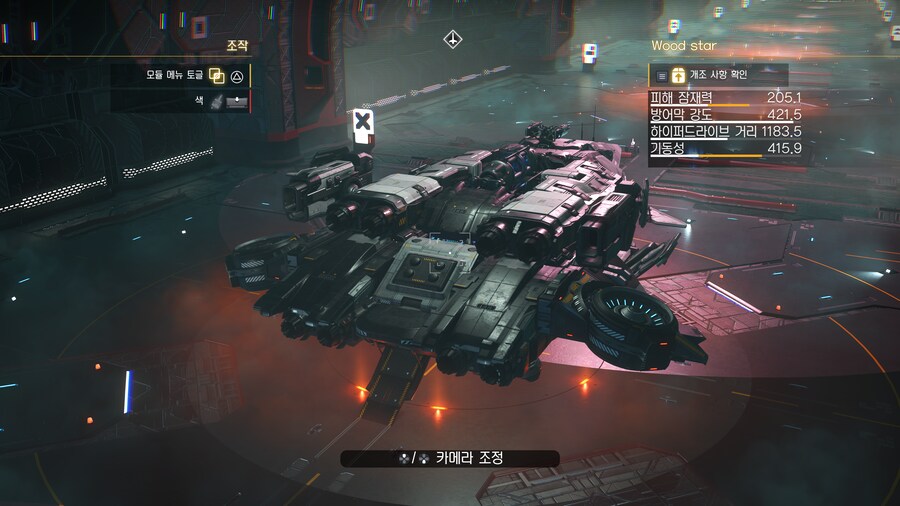The width and height of the screenshot is (900, 506).
Task: Open the 개조 사항 확인 panel
Action: (x=718, y=75)
